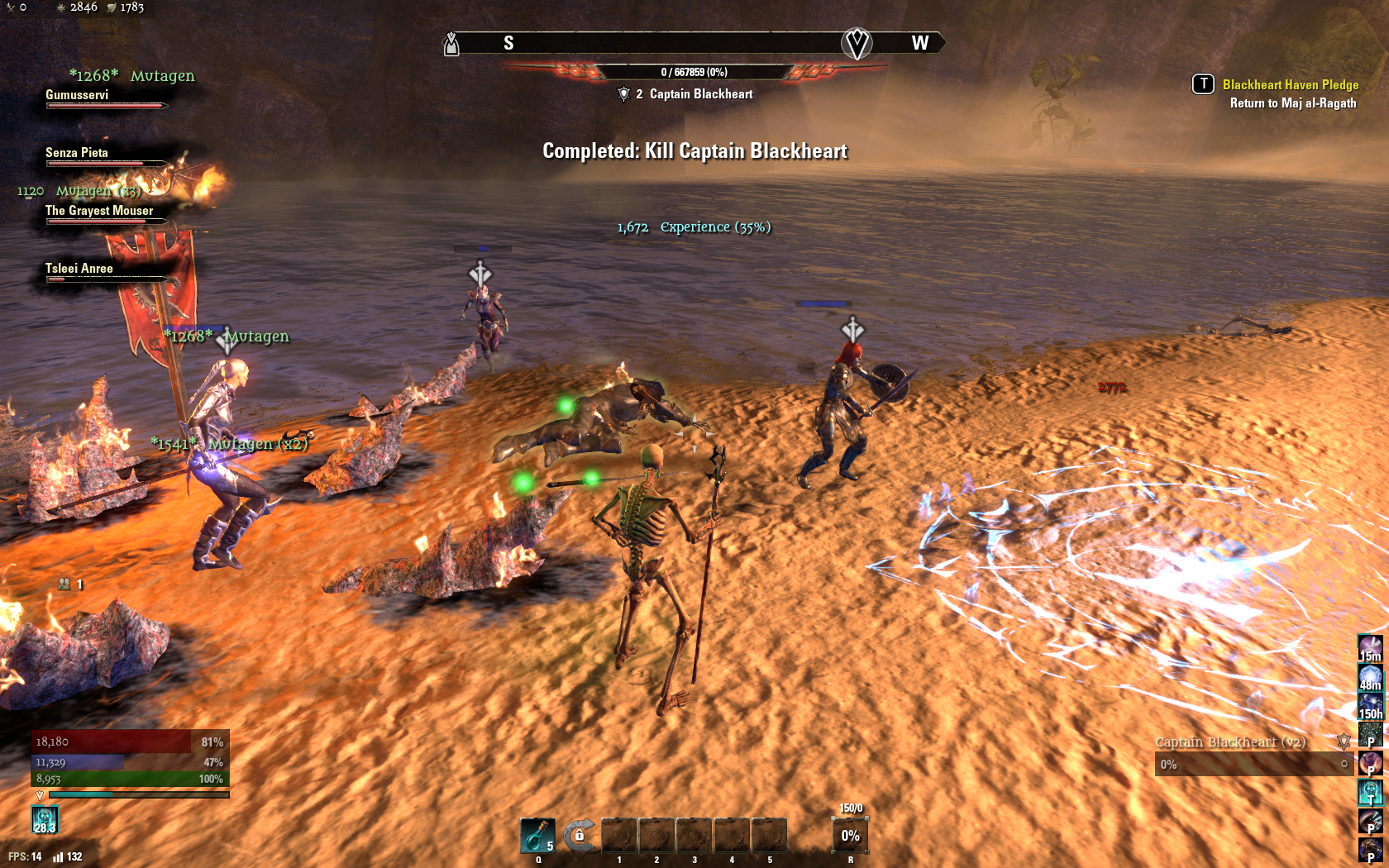Select group member Senza Pieta's frame
This screenshot has width=1389, height=868.
105,155
